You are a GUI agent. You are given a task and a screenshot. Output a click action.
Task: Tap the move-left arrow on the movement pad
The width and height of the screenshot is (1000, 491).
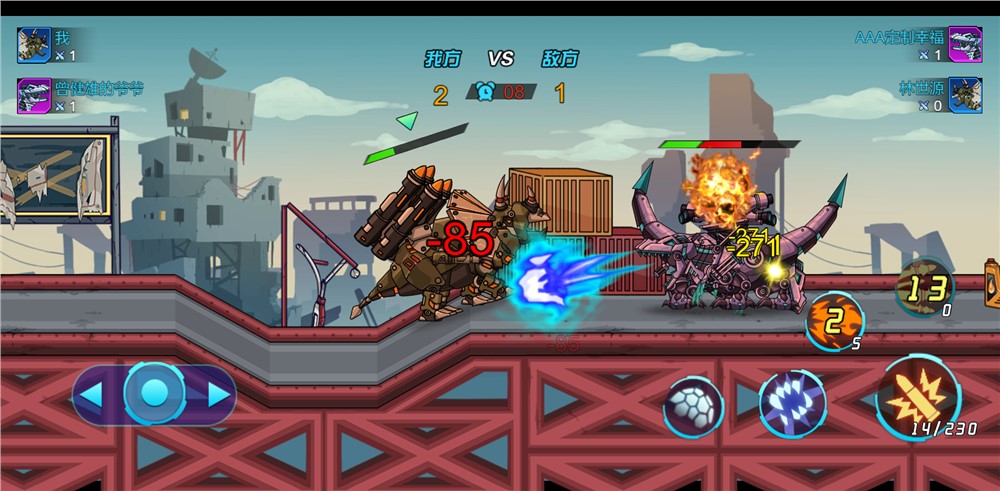click(92, 394)
